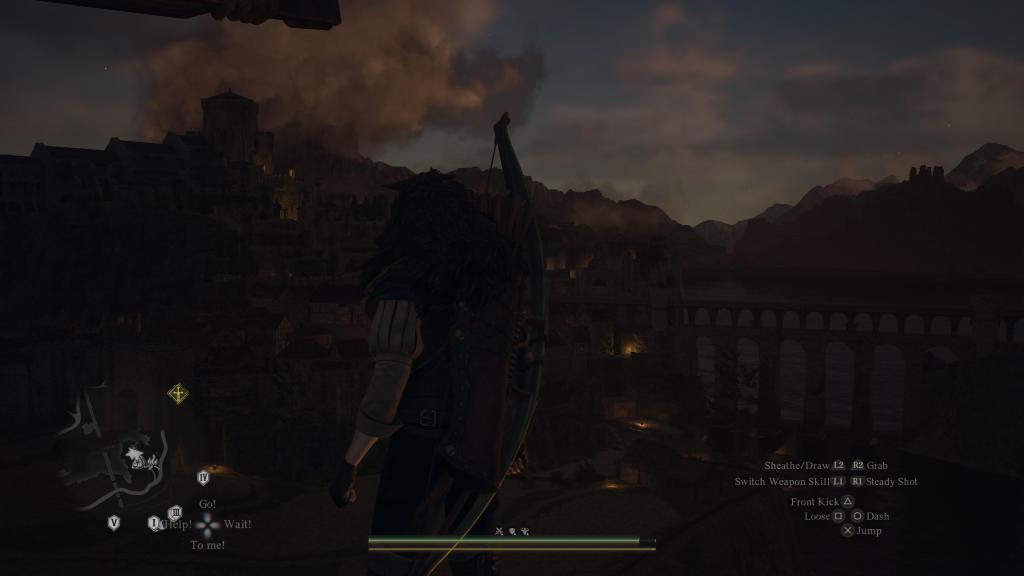
Task: Click quest marker I on the minimap
Action: 154,523
